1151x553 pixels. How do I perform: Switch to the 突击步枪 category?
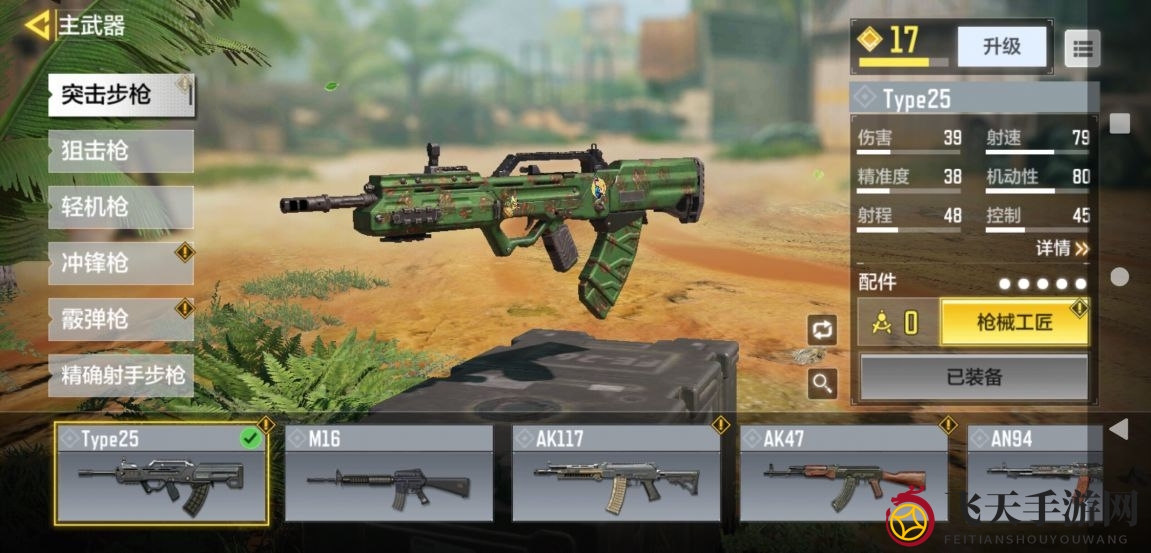coord(120,95)
